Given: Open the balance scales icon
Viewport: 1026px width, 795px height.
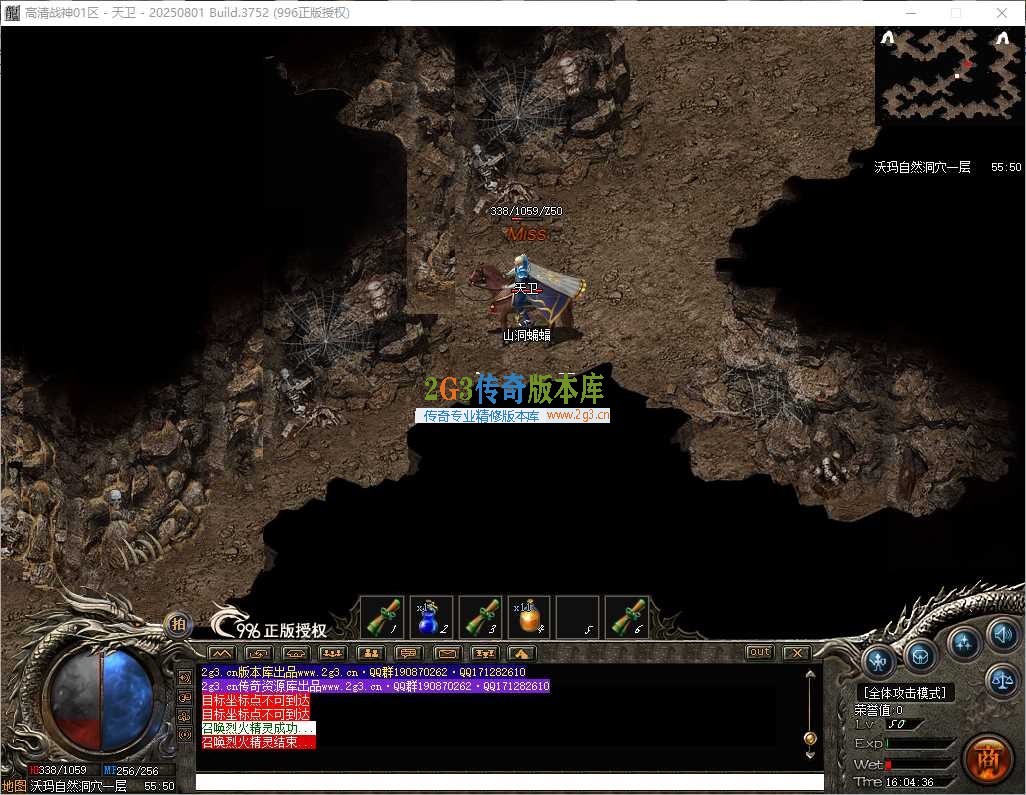Looking at the screenshot, I should point(1002,680).
